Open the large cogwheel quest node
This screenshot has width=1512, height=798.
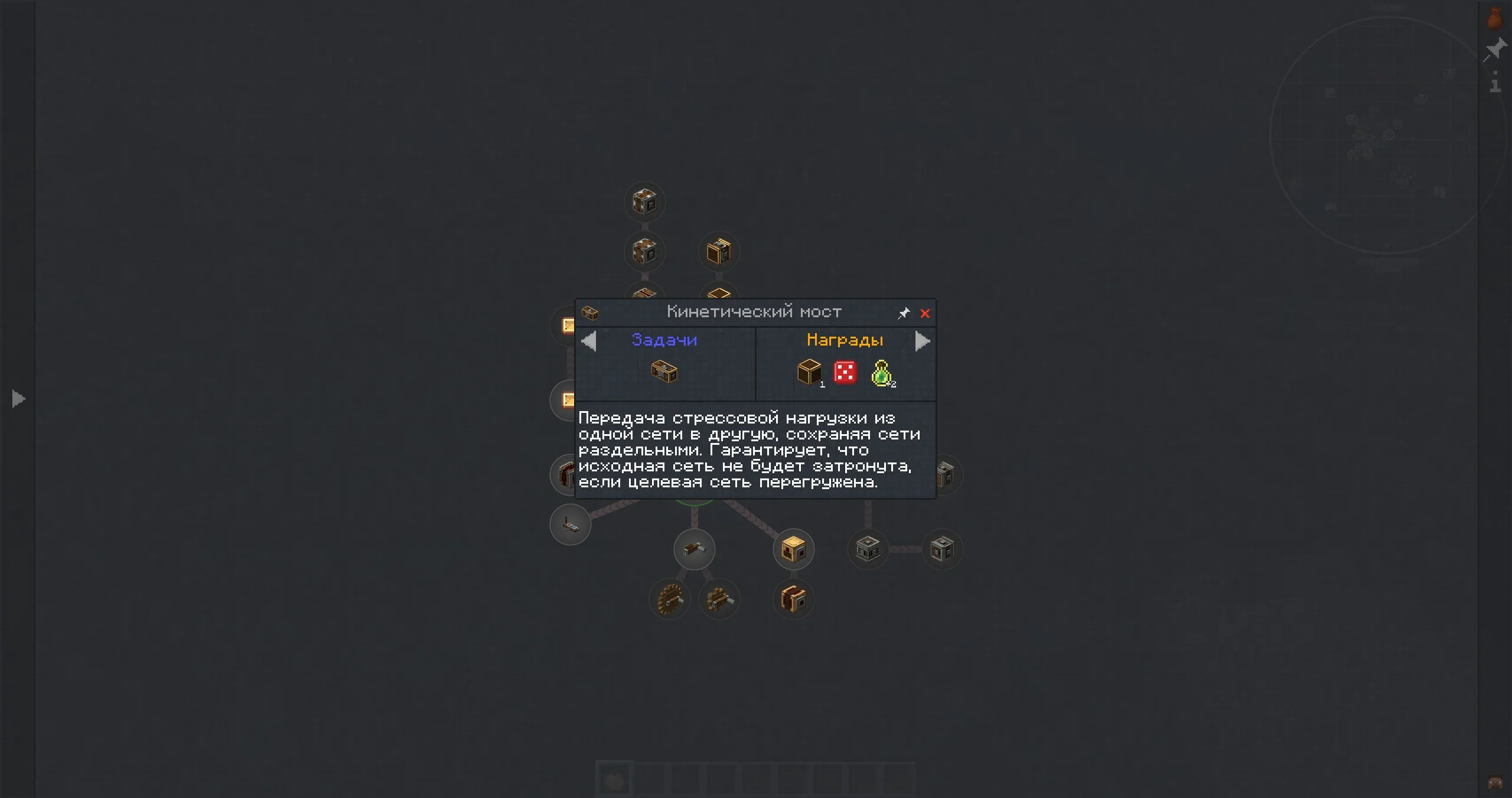click(x=670, y=599)
